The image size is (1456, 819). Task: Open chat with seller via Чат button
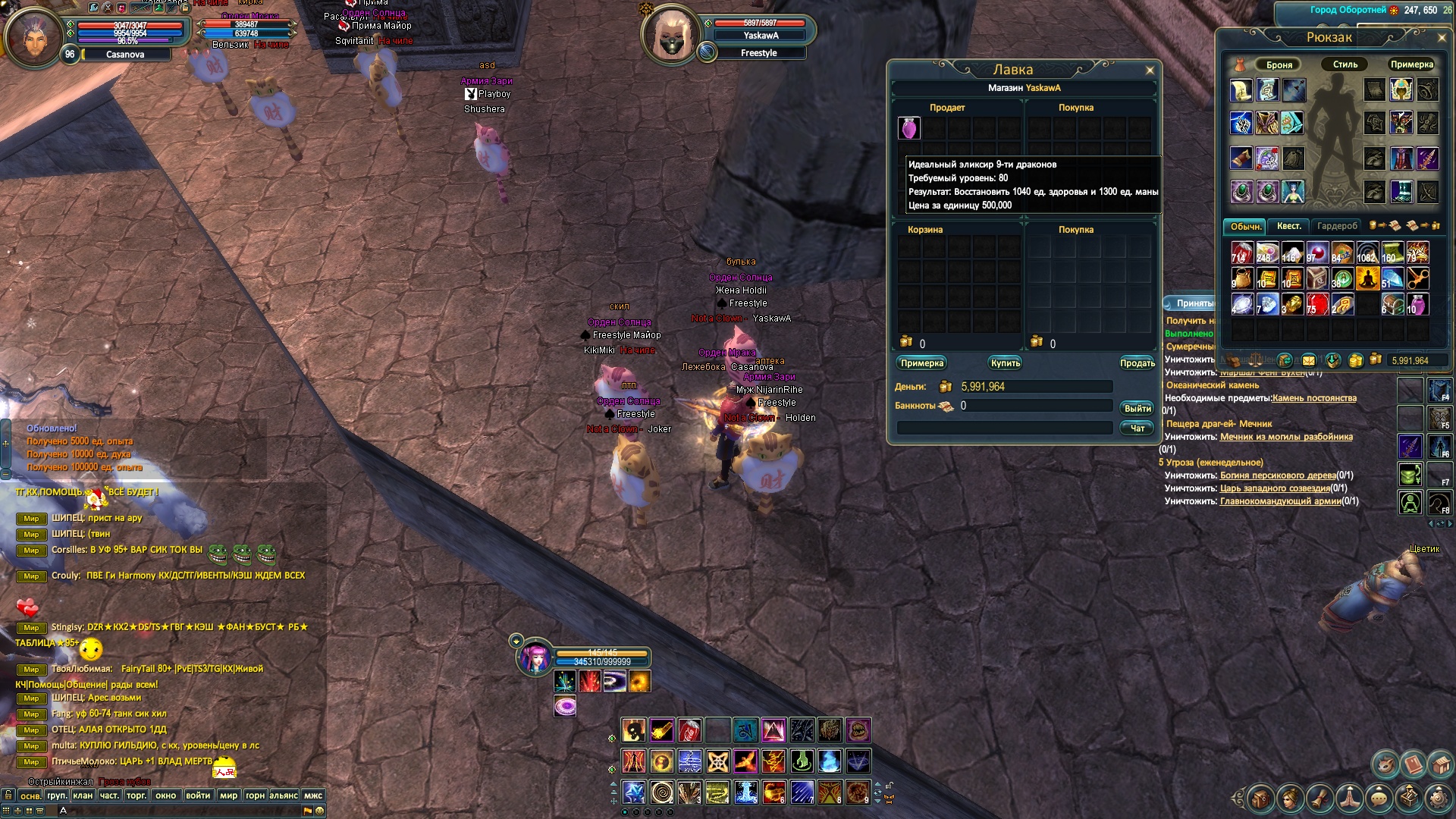1137,428
